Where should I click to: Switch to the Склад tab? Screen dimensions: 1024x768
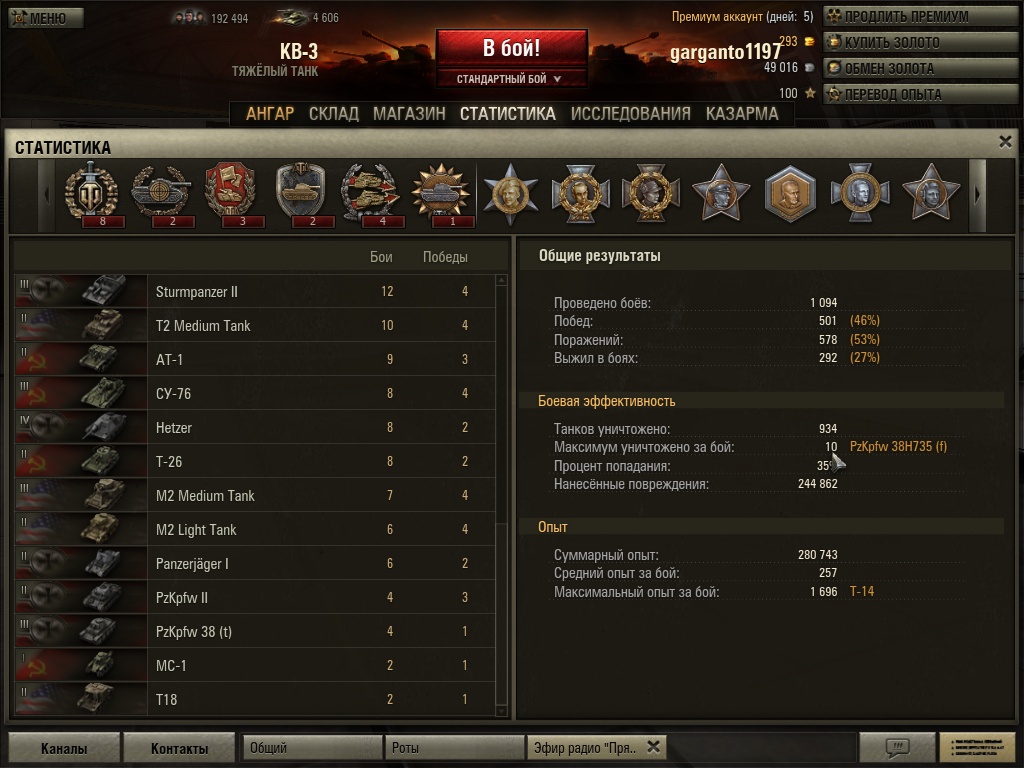click(333, 113)
